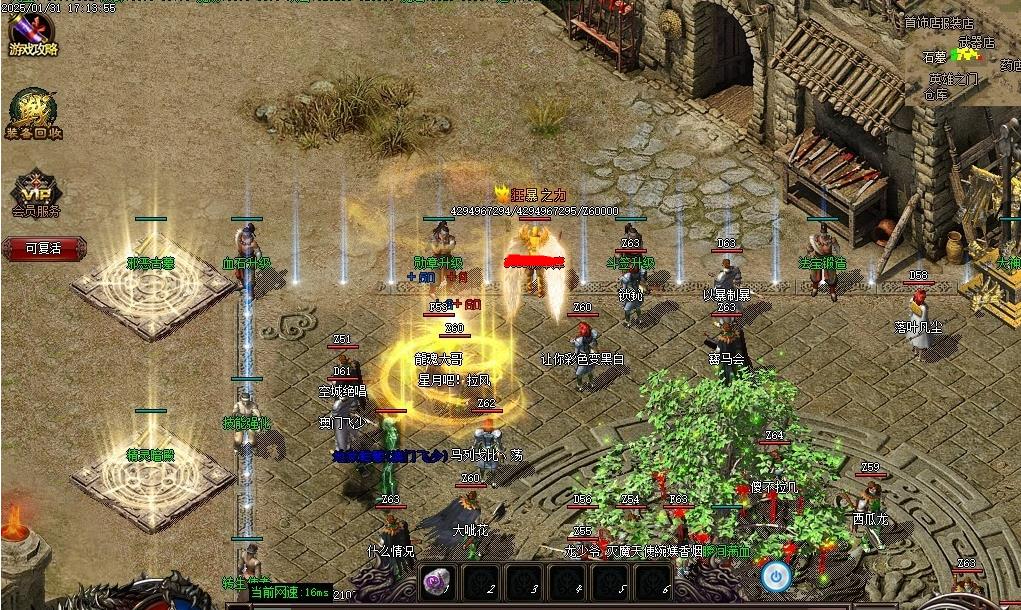Select the 英雄之门 label on the minimap
The width and height of the screenshot is (1021, 610).
point(953,79)
